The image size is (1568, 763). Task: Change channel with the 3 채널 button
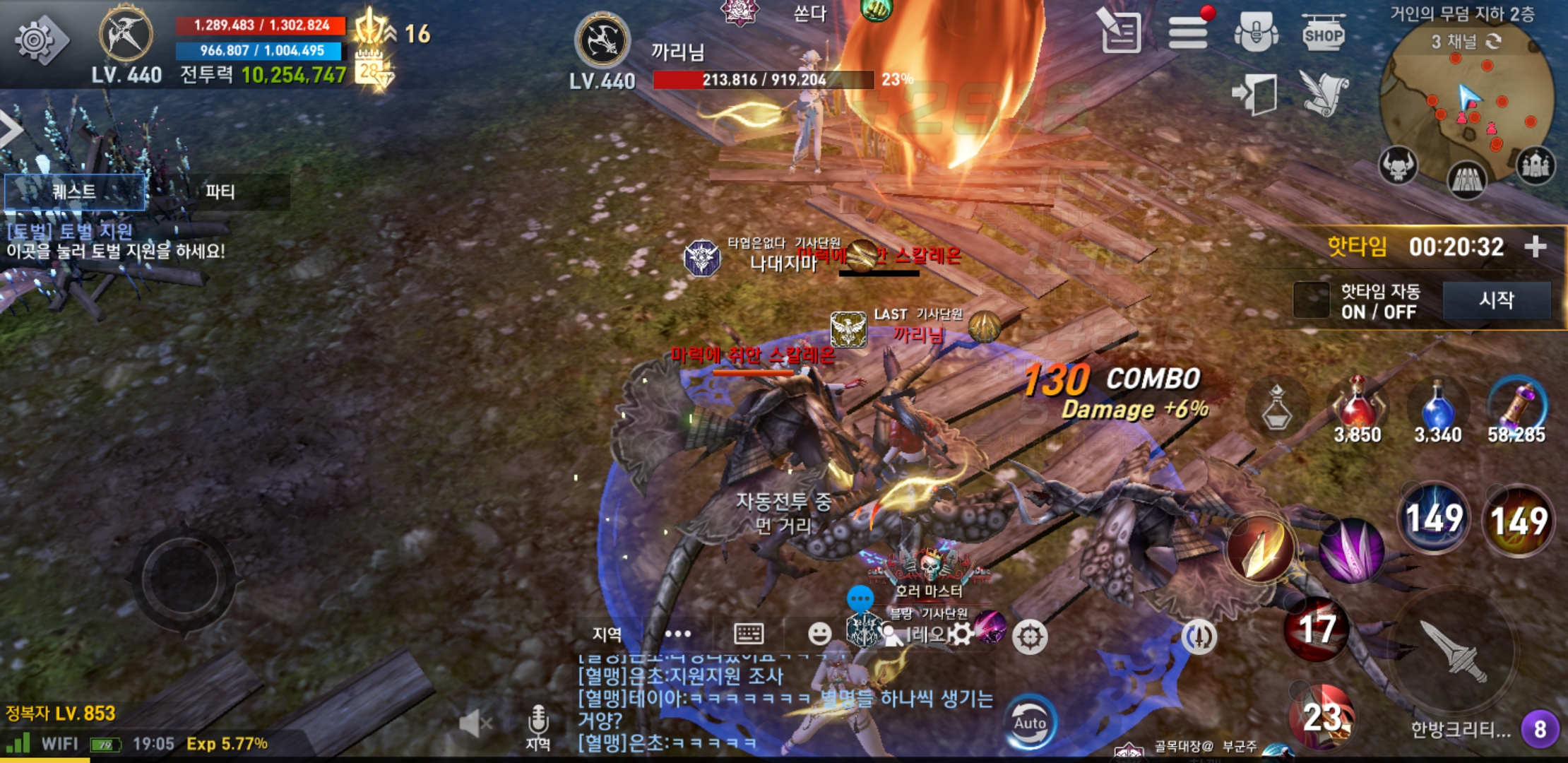click(1465, 42)
